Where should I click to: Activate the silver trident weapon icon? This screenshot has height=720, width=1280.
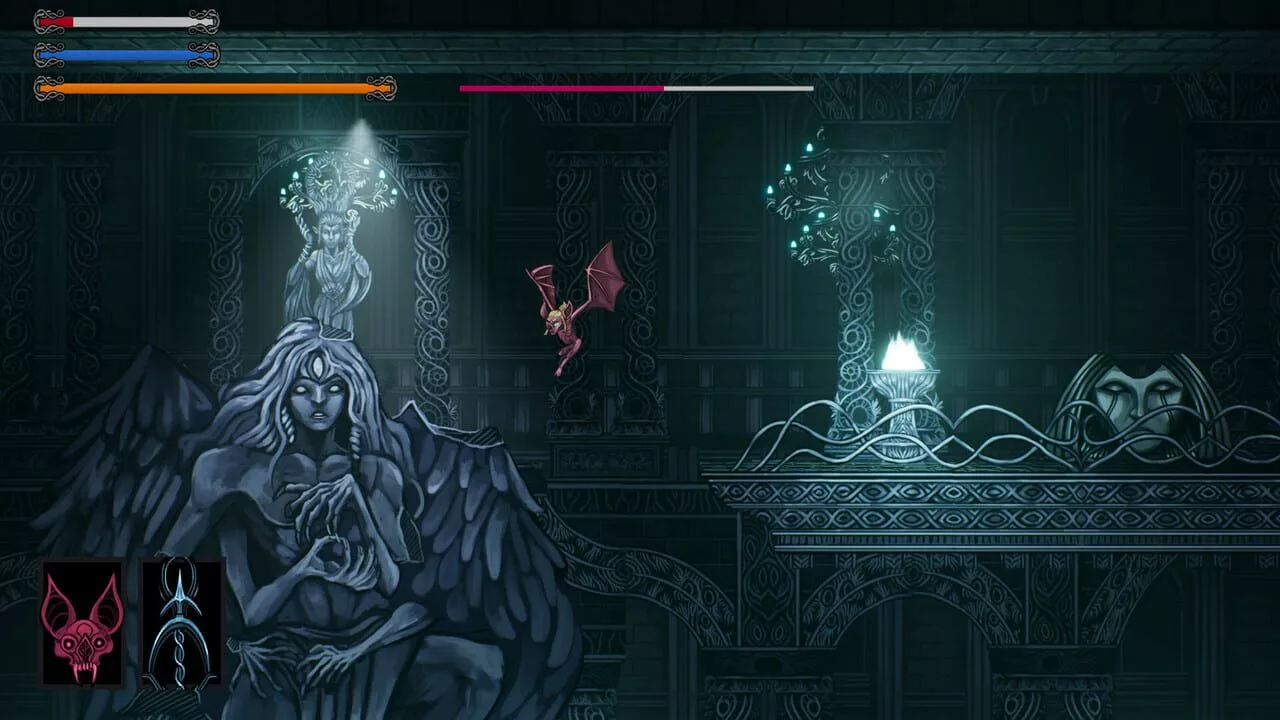click(x=181, y=624)
